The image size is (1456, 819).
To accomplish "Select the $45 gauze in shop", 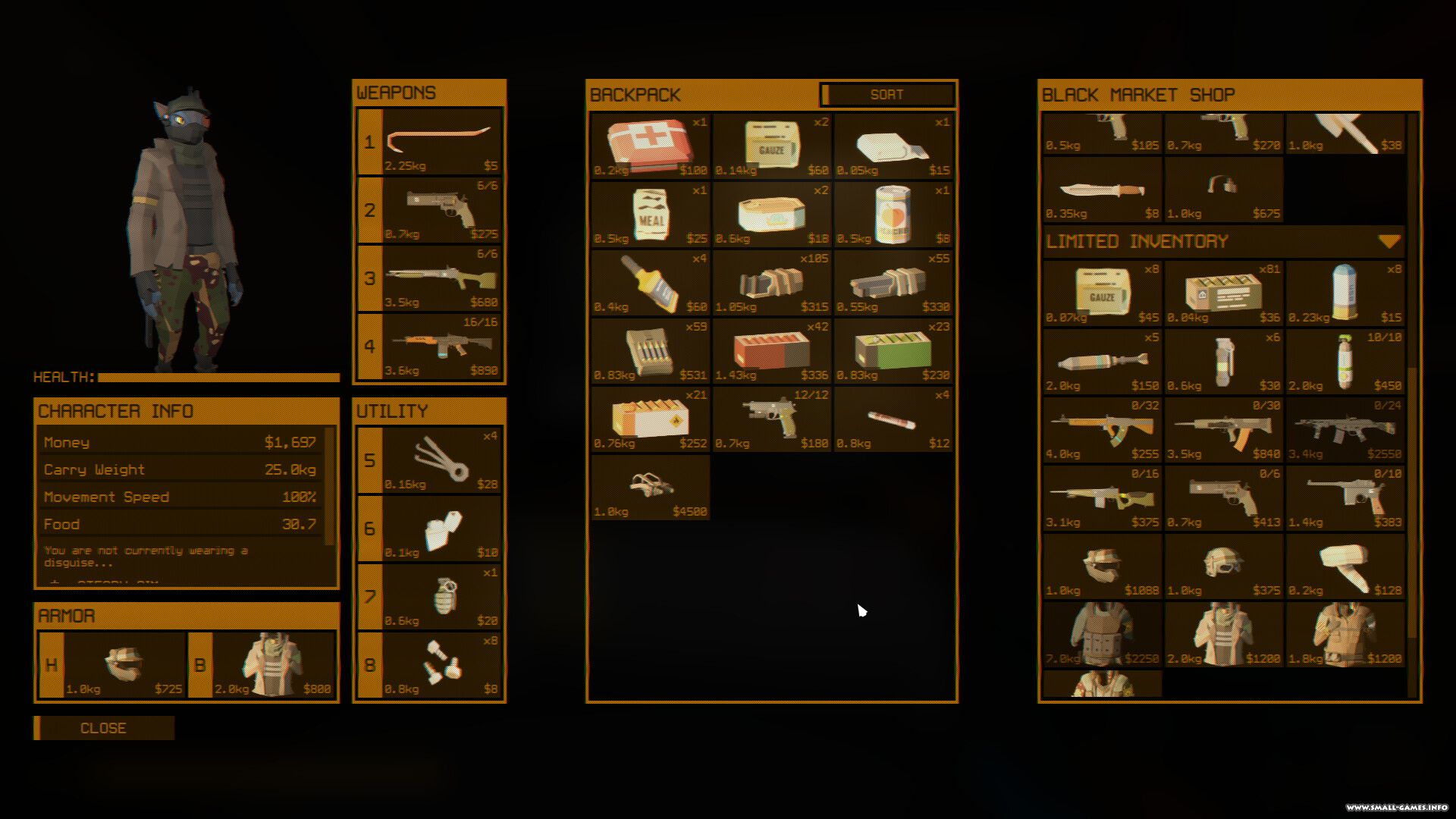I will [1102, 293].
